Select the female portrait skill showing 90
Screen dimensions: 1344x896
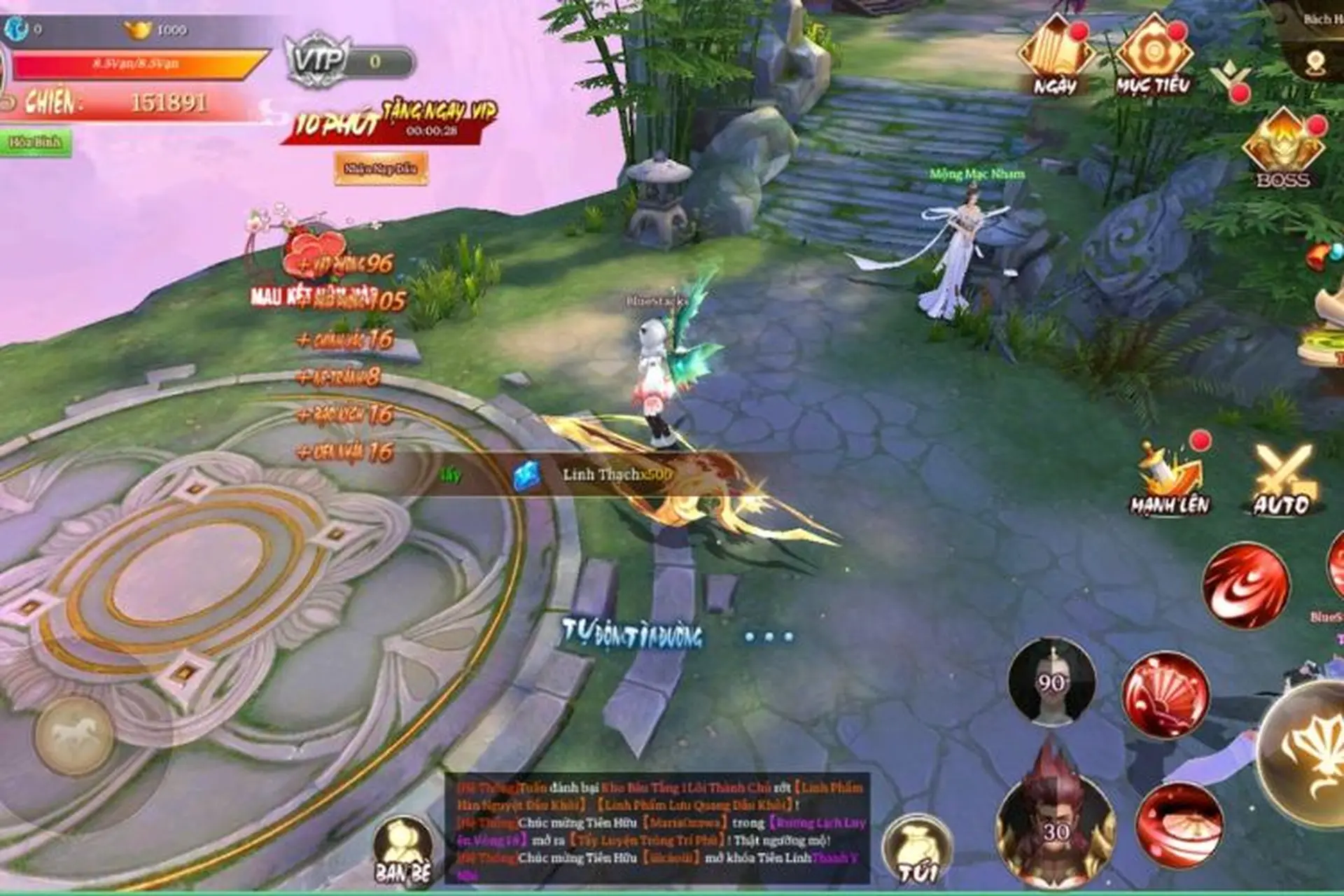point(1051,680)
